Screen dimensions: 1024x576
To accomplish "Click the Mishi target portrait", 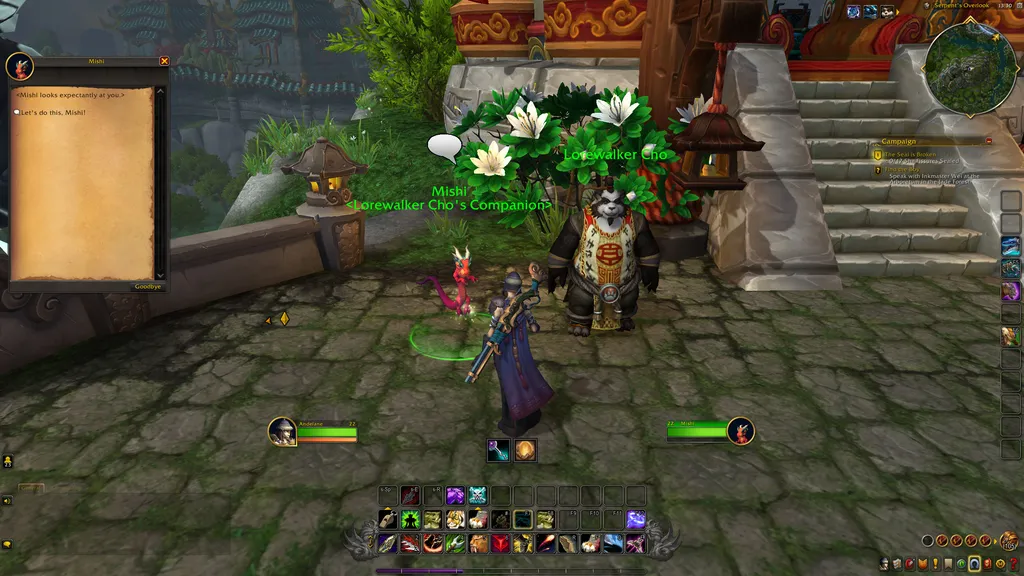I will 740,431.
